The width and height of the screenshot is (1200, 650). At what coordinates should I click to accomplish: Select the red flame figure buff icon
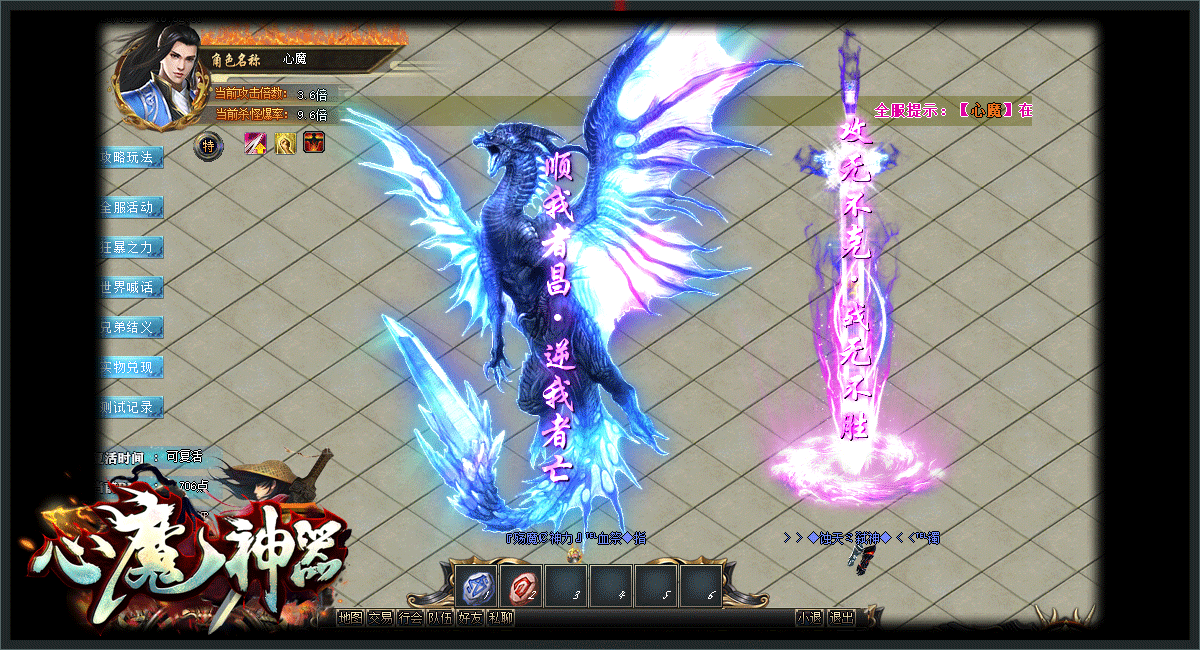tap(315, 144)
